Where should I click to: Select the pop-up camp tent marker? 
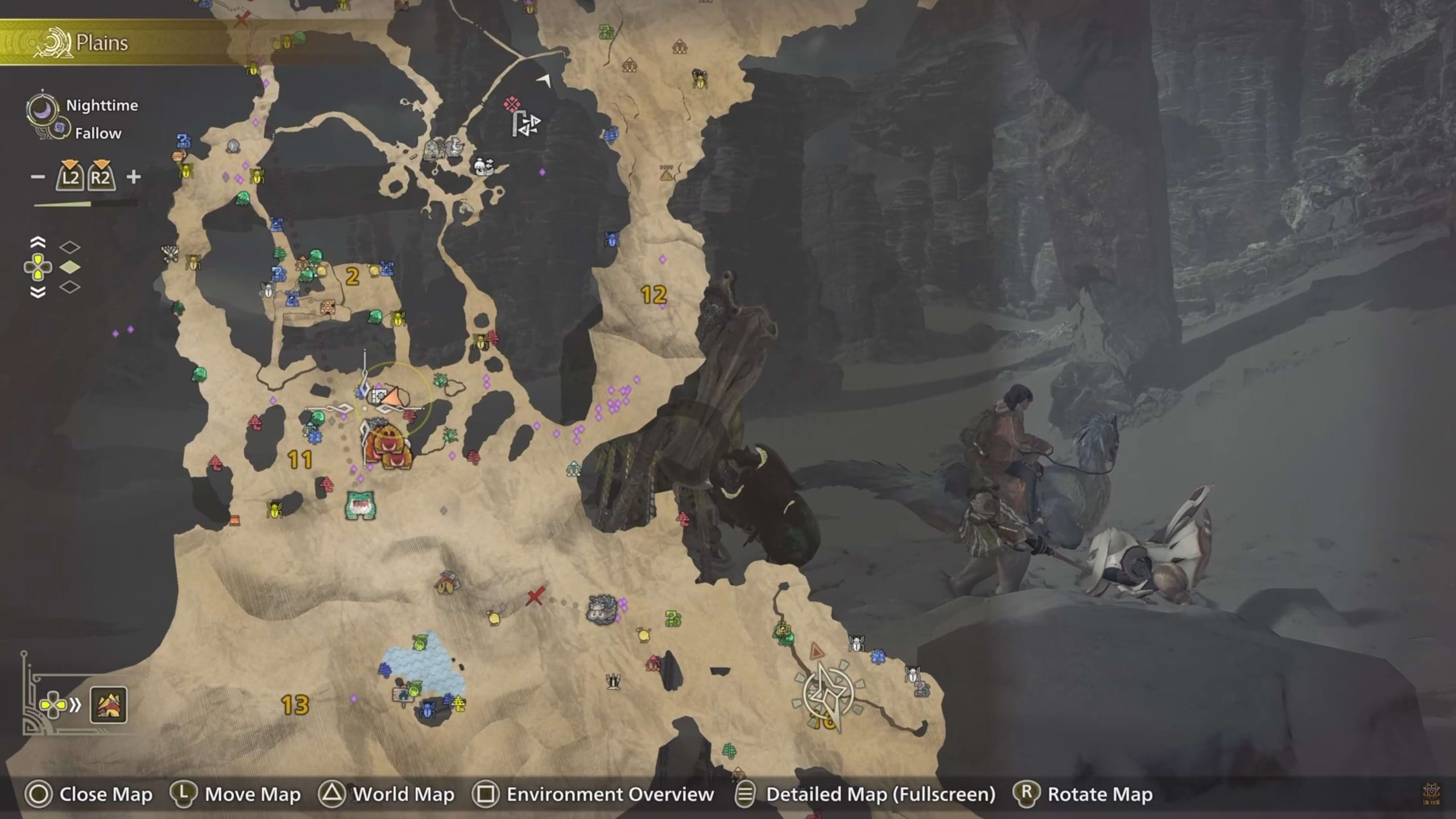pos(448,583)
